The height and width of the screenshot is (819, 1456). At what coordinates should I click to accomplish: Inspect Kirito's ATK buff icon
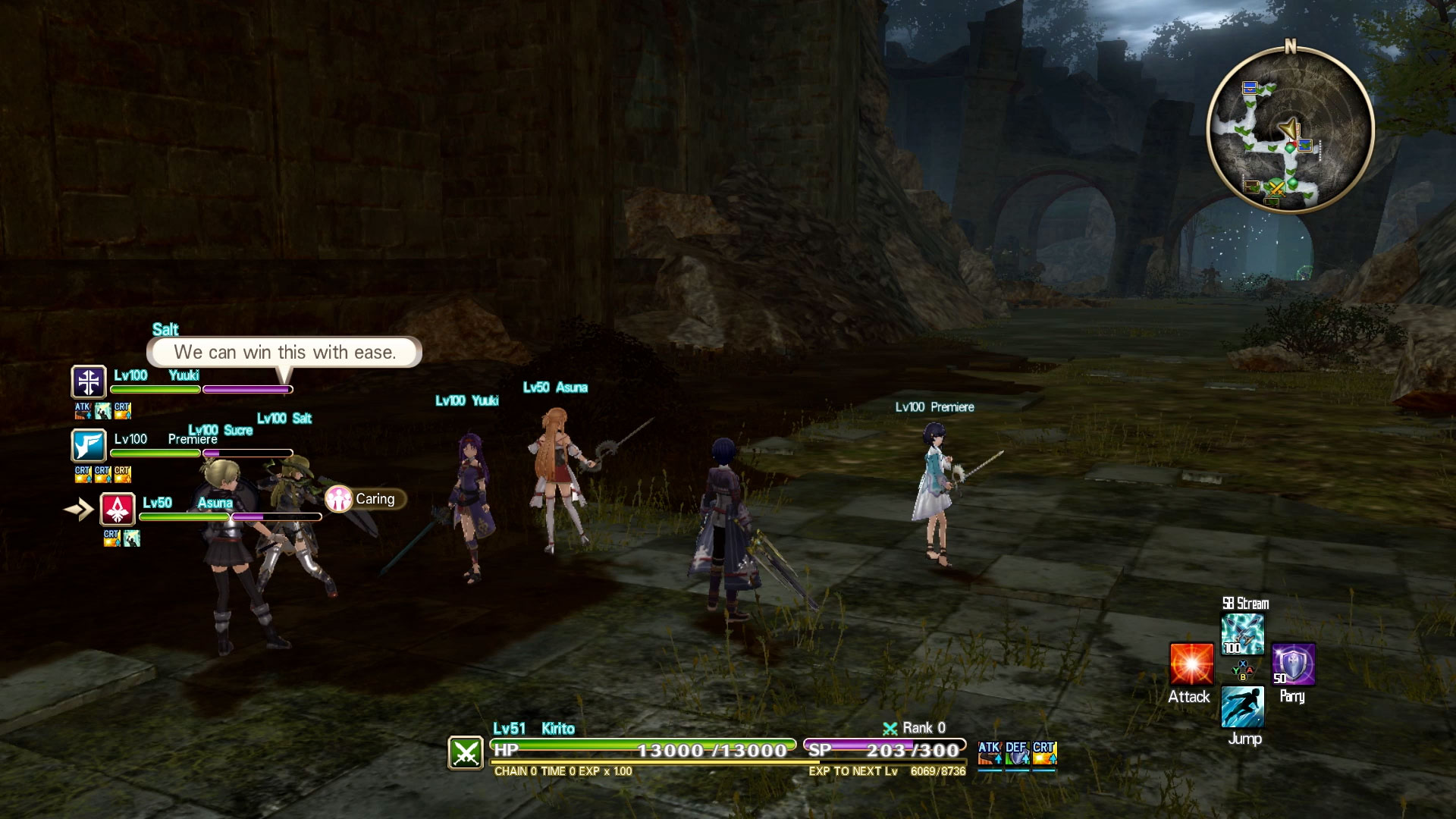pyautogui.click(x=990, y=753)
